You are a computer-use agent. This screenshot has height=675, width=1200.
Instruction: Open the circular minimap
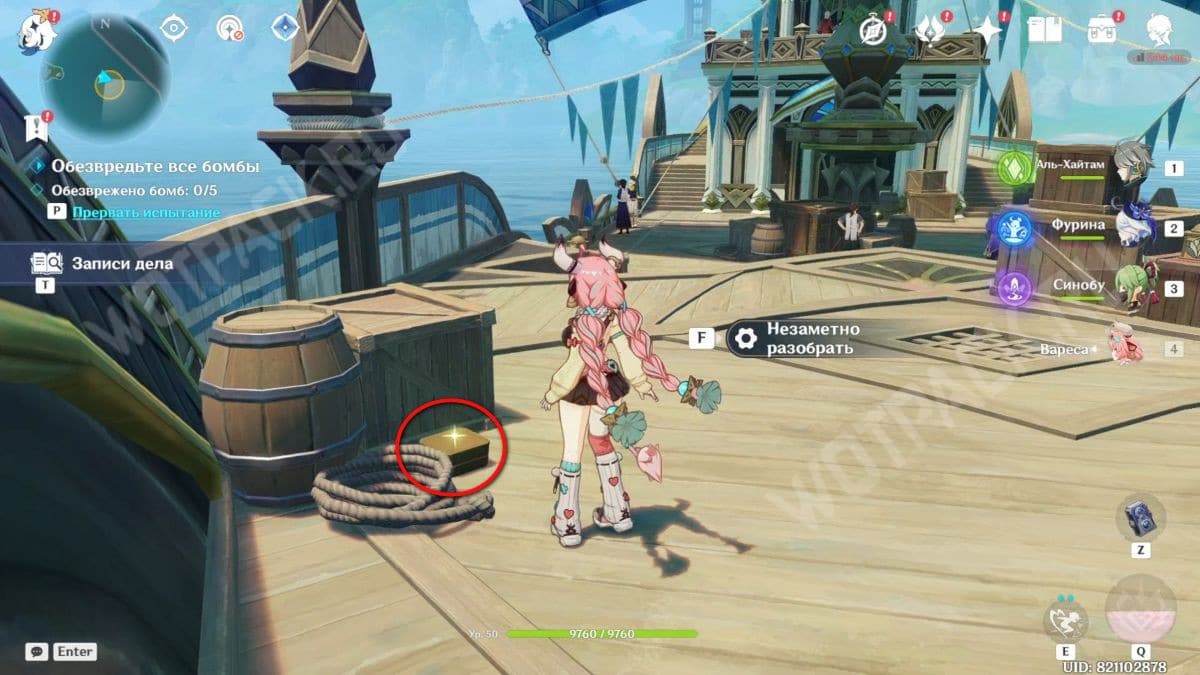click(x=104, y=78)
